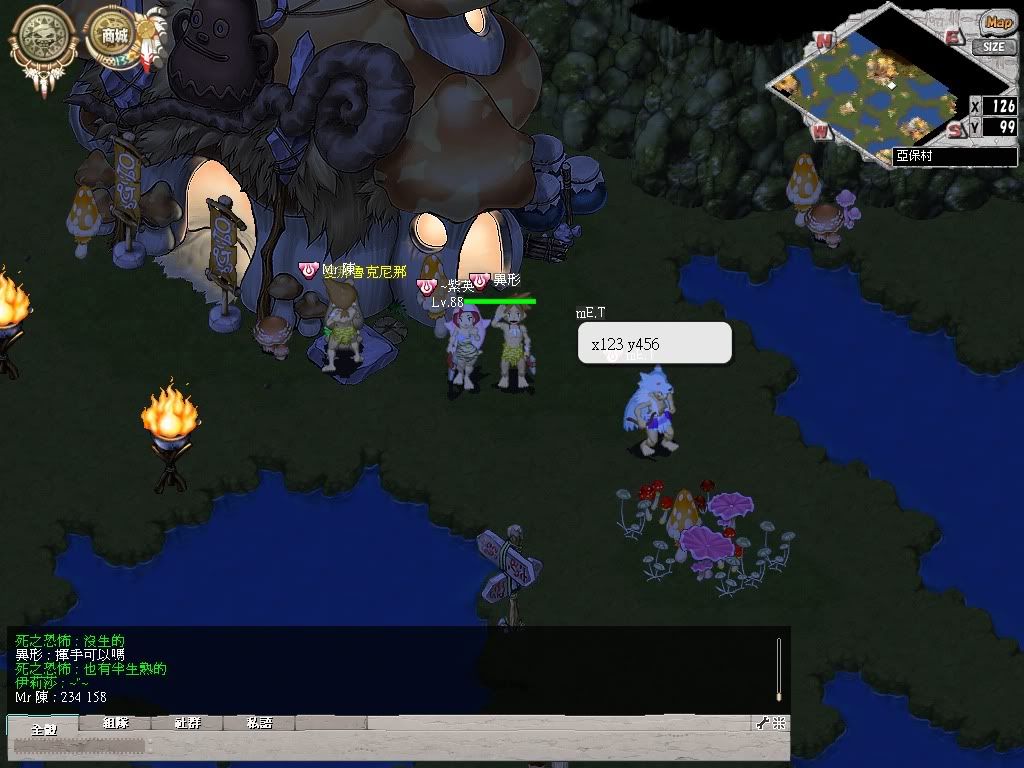Focus the chat text input field
The image size is (1024, 768).
point(380,746)
